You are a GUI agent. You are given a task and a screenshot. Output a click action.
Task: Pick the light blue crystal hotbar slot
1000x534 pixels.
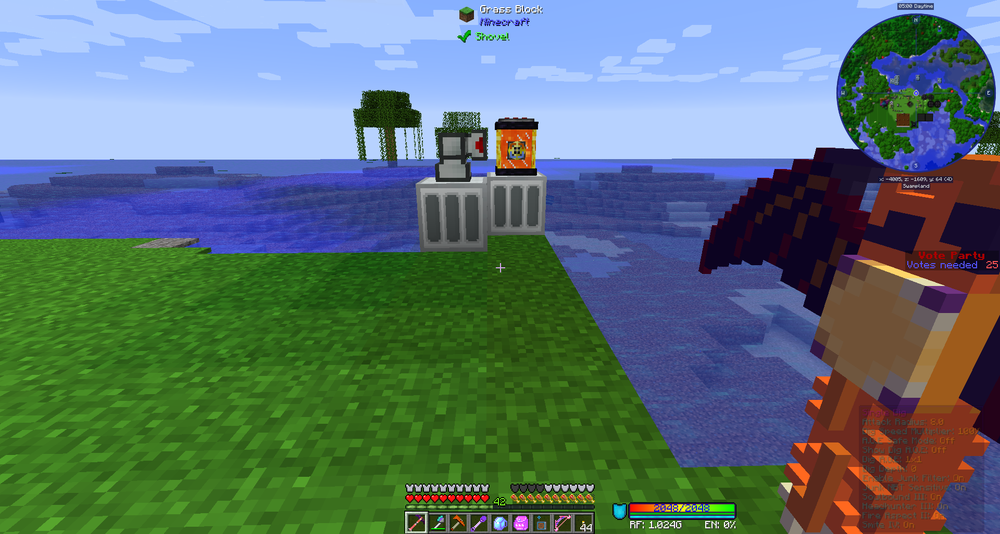(500, 523)
